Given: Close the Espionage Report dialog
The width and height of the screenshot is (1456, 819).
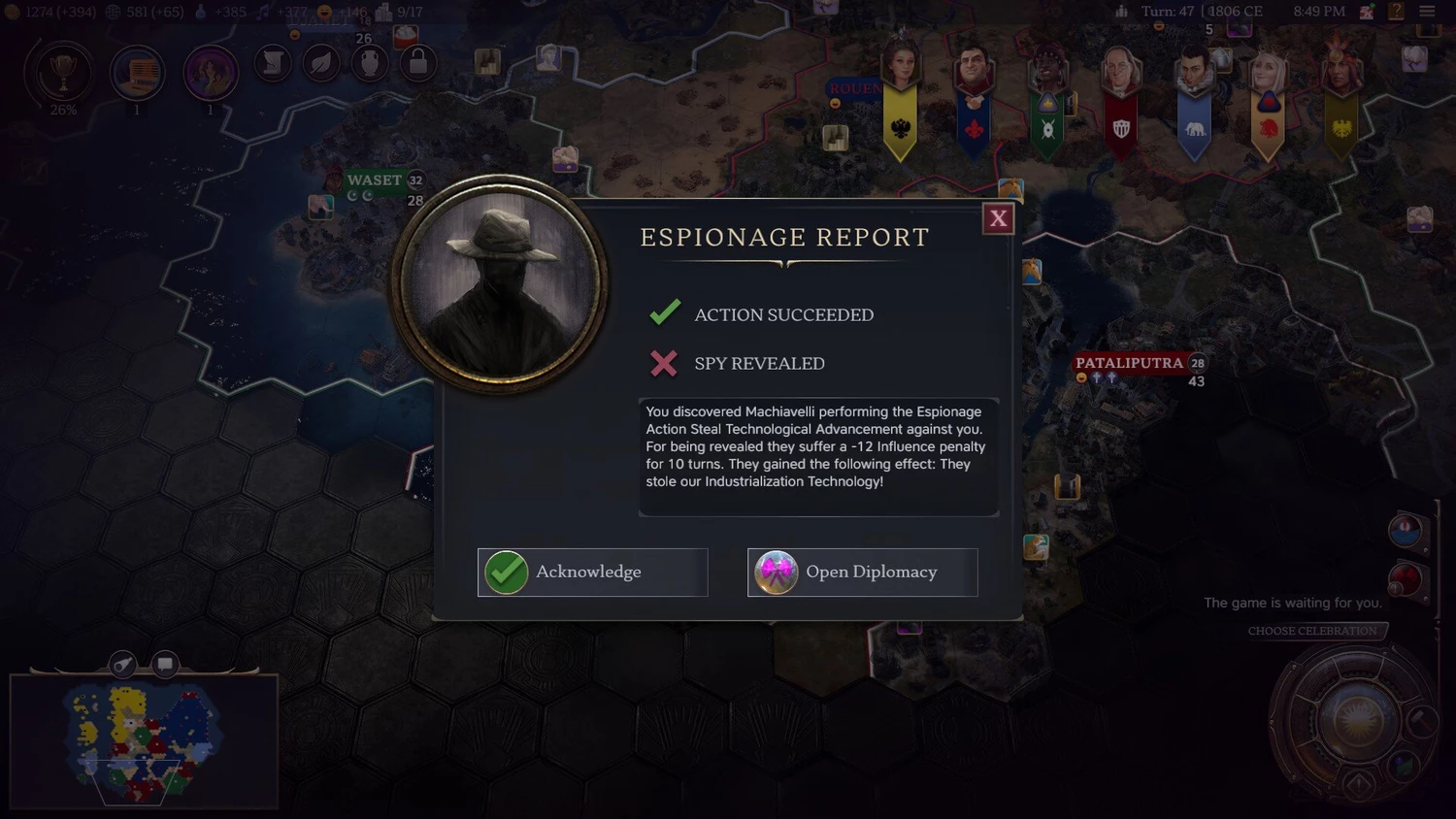Looking at the screenshot, I should pos(998,219).
